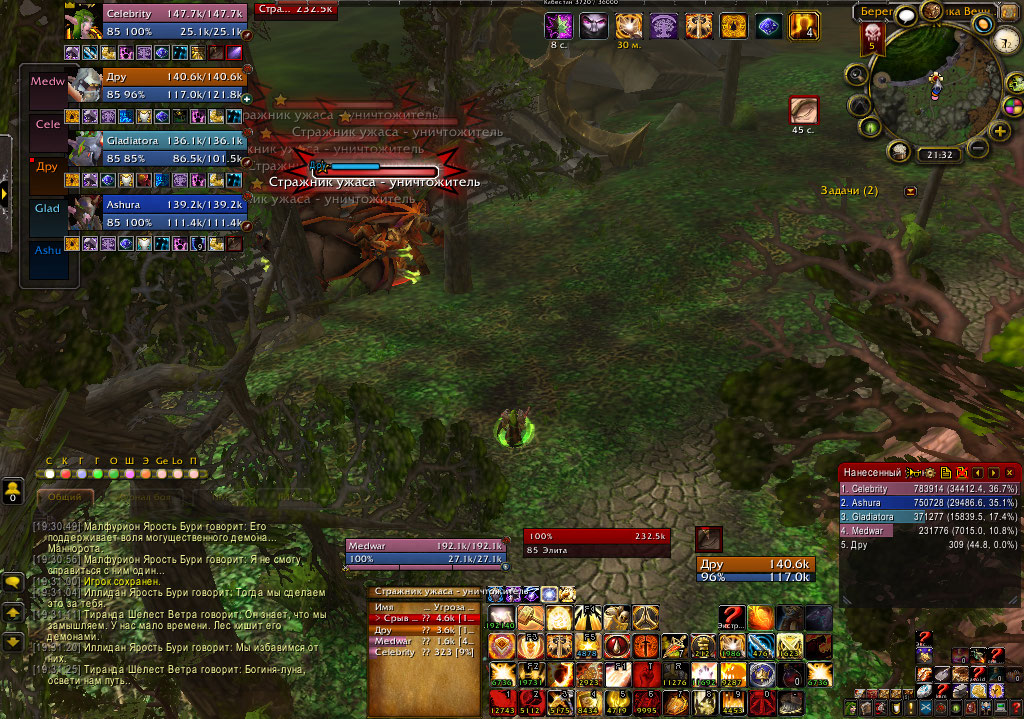Open the chat speech bubble button

tap(13, 581)
